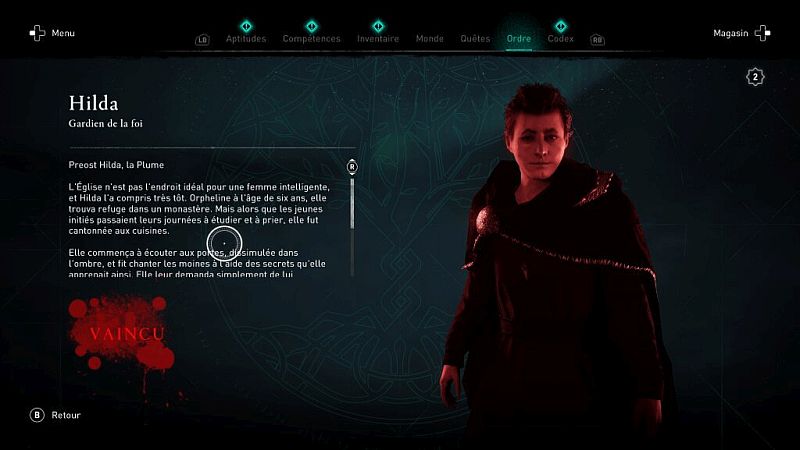Show the Monde map tab

pos(429,39)
